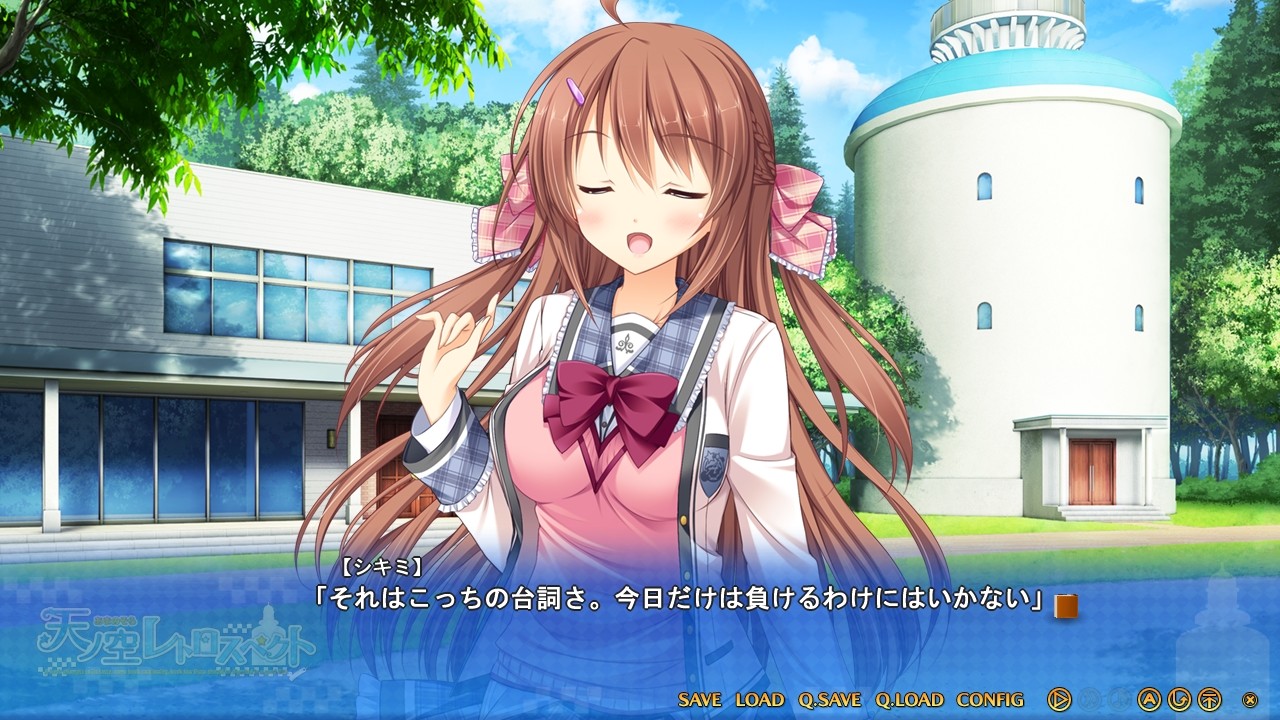Open the save screen with SAVE

pos(700,700)
